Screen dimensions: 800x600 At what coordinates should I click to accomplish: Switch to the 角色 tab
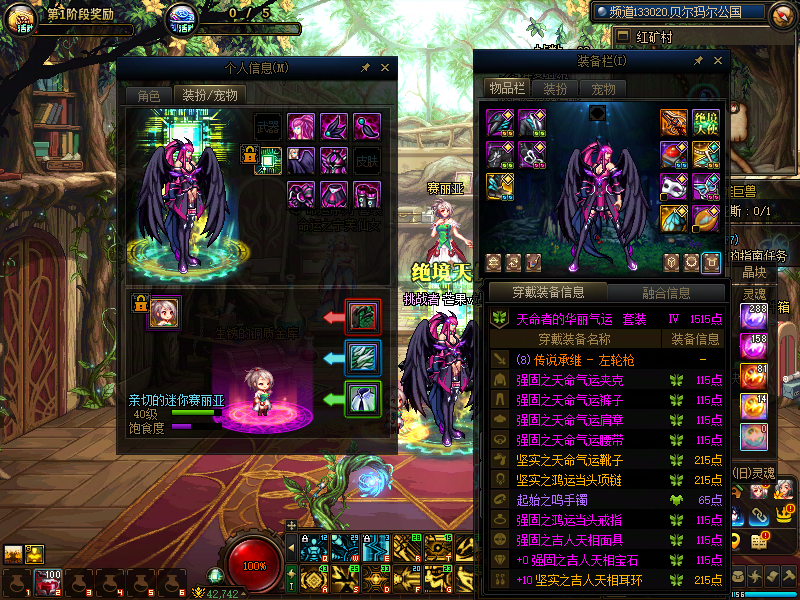148,96
